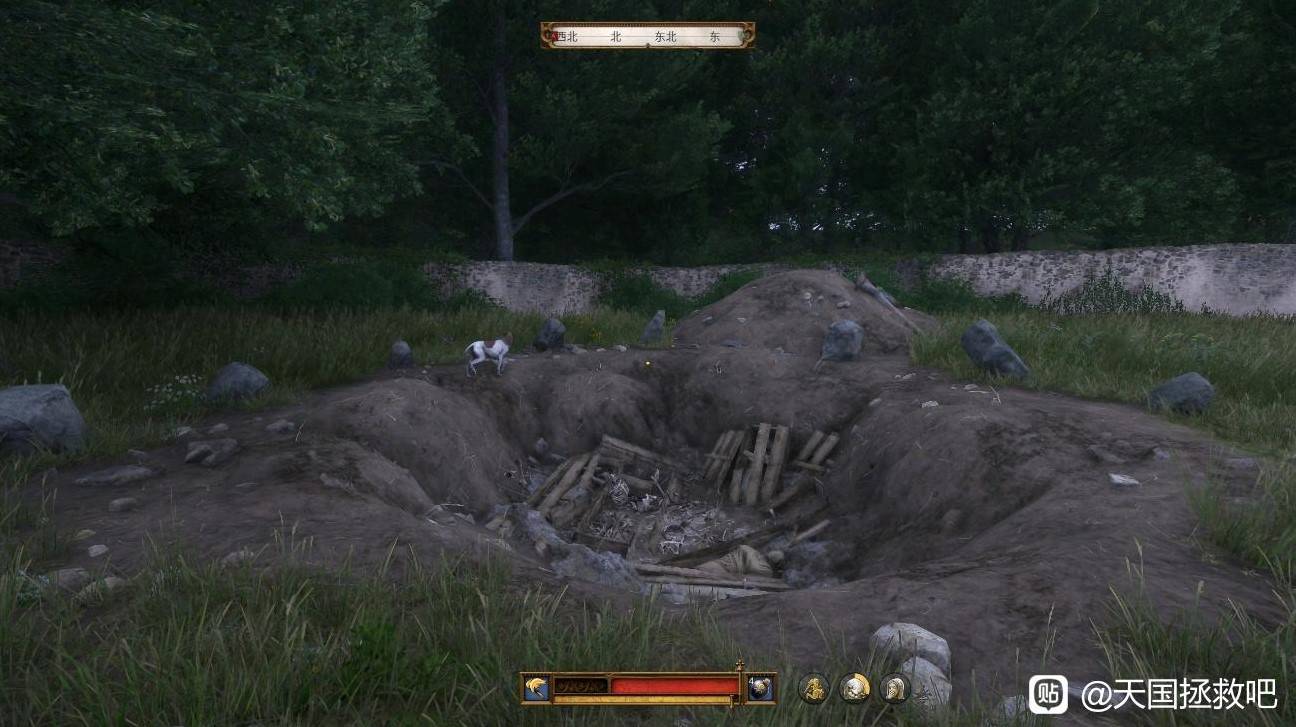
Task: Click the orb icon marked with a 4
Action: click(x=760, y=688)
